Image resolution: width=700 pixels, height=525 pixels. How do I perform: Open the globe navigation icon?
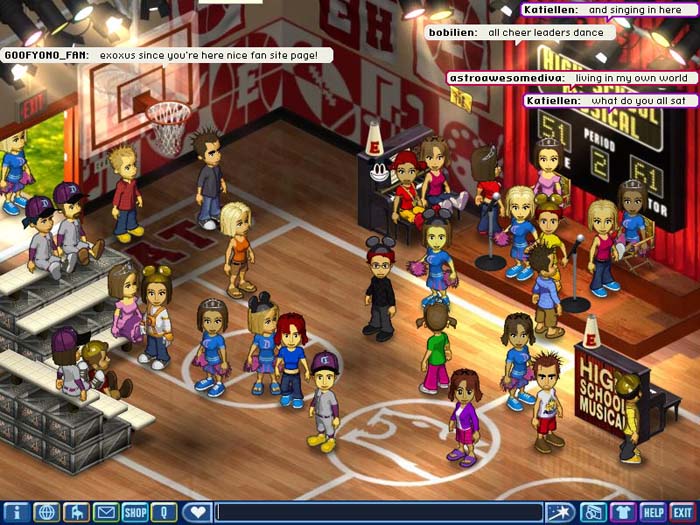coord(46,513)
